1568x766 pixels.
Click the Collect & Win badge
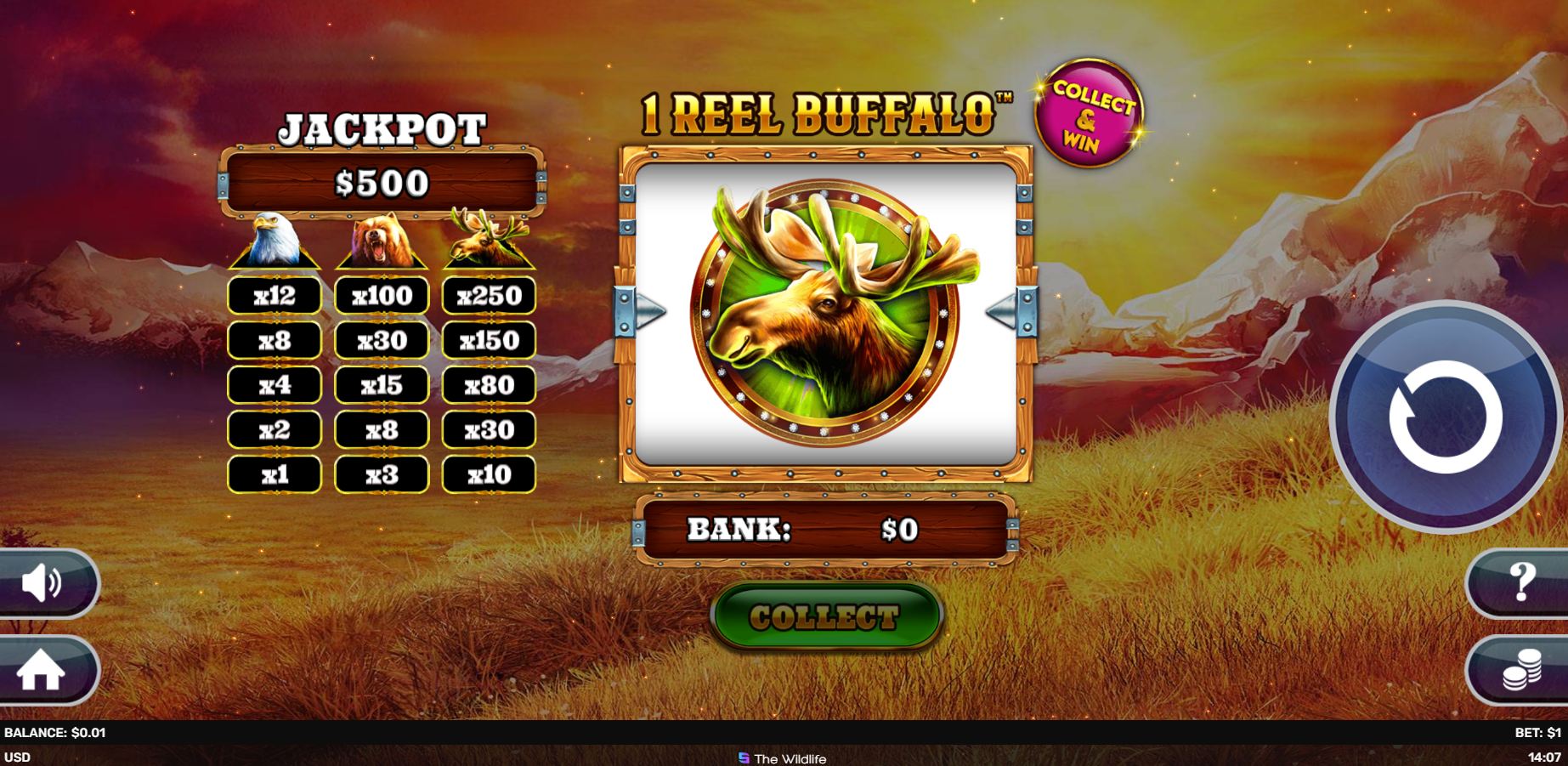click(1089, 114)
